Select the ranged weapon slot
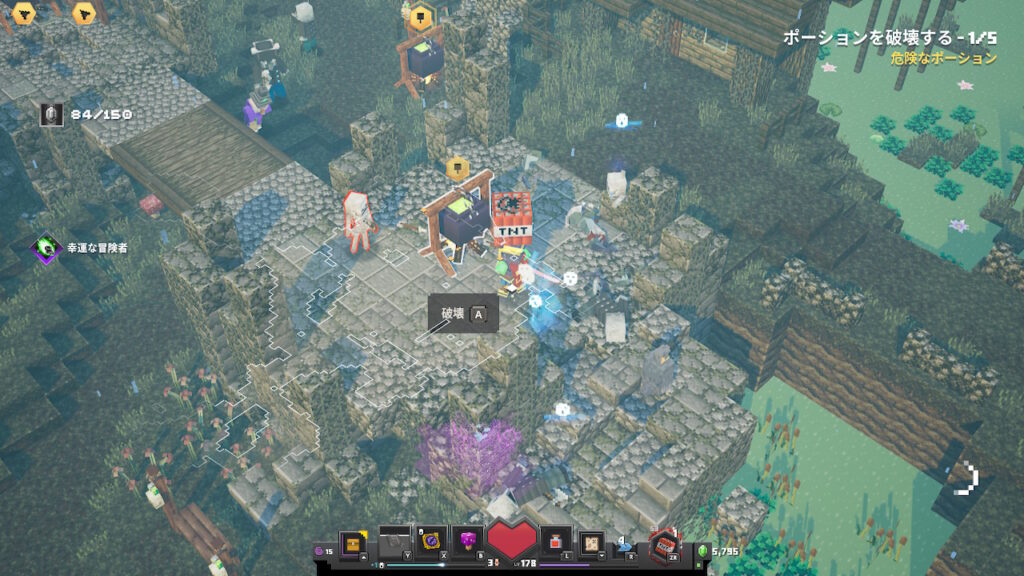Viewport: 1024px width, 576px height. (394, 541)
